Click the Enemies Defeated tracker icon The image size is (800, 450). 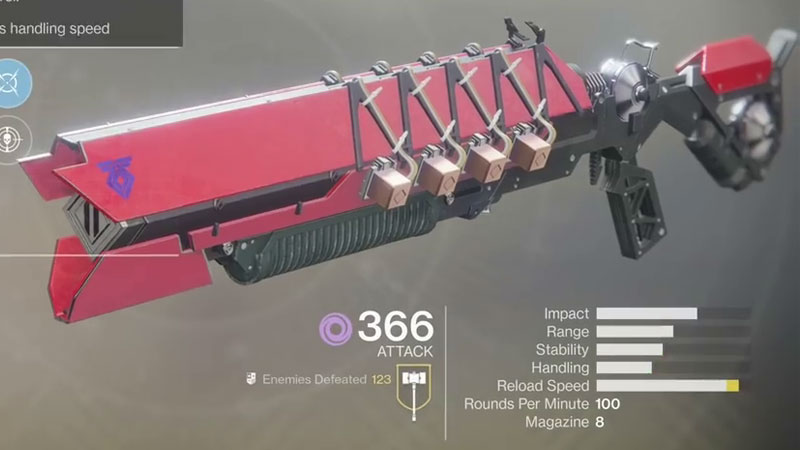[252, 379]
